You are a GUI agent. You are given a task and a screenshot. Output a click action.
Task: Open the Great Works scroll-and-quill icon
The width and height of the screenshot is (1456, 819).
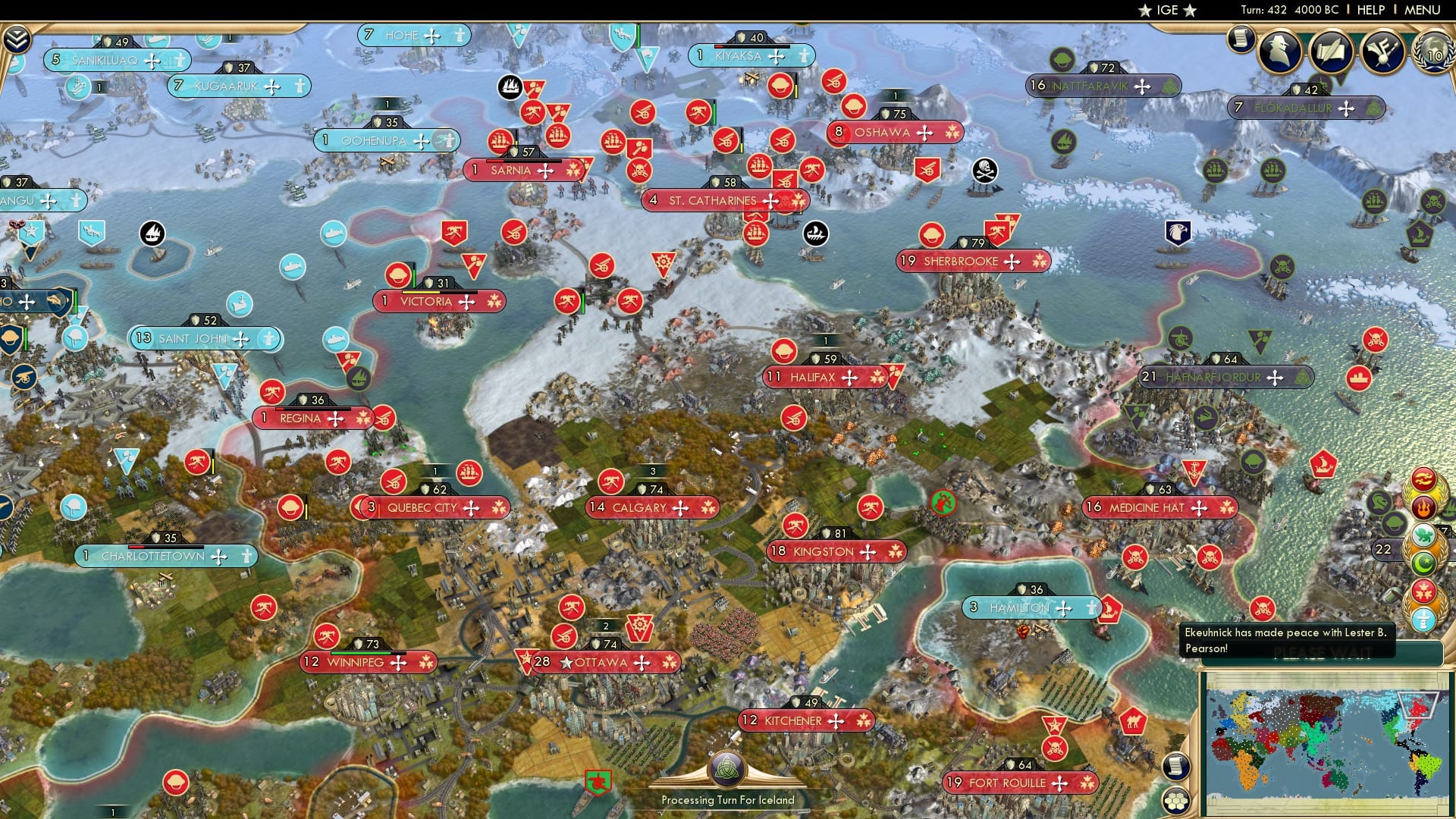[x=1330, y=52]
